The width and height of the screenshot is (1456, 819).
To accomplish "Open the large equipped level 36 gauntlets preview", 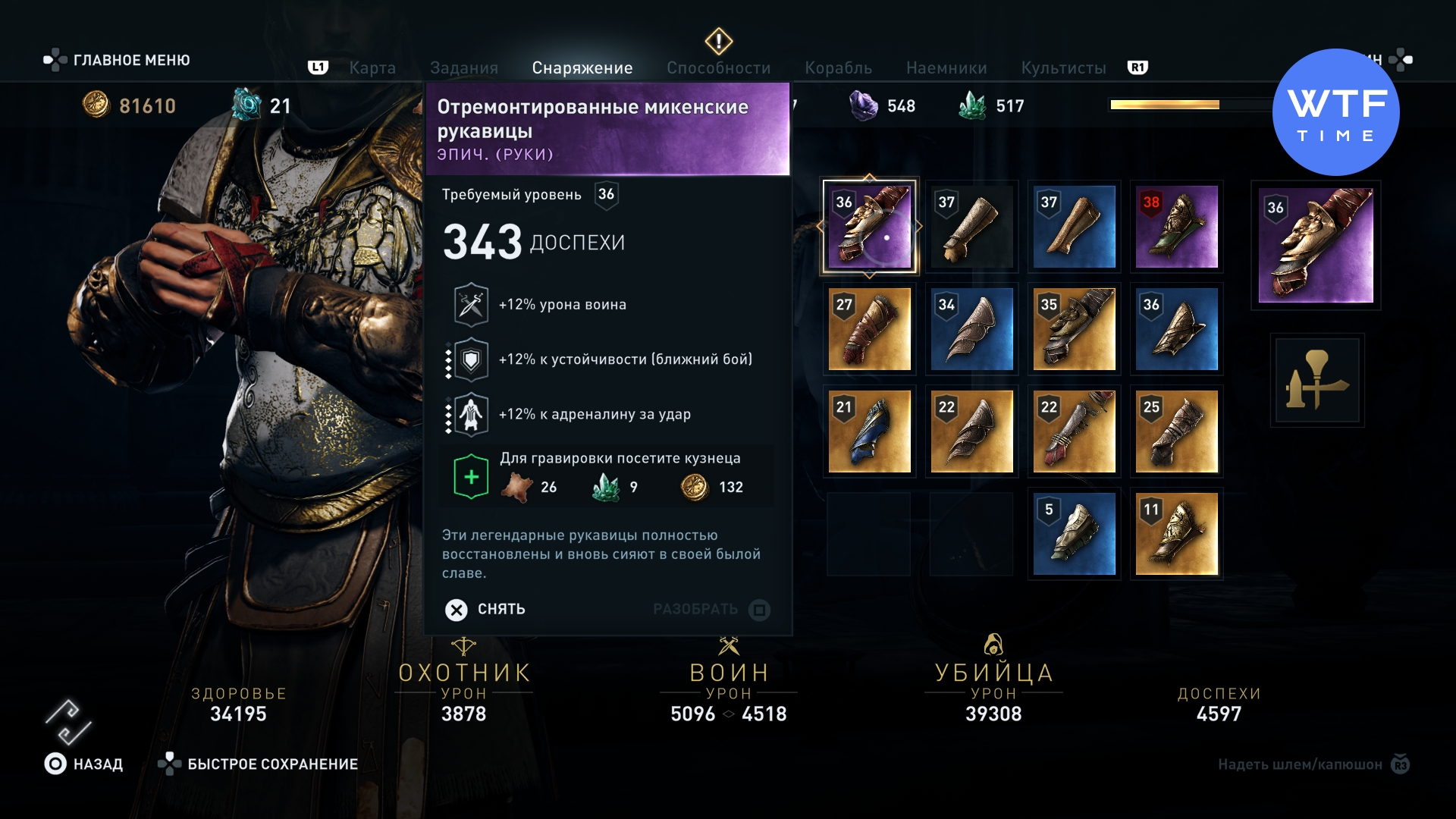I will [x=1316, y=246].
